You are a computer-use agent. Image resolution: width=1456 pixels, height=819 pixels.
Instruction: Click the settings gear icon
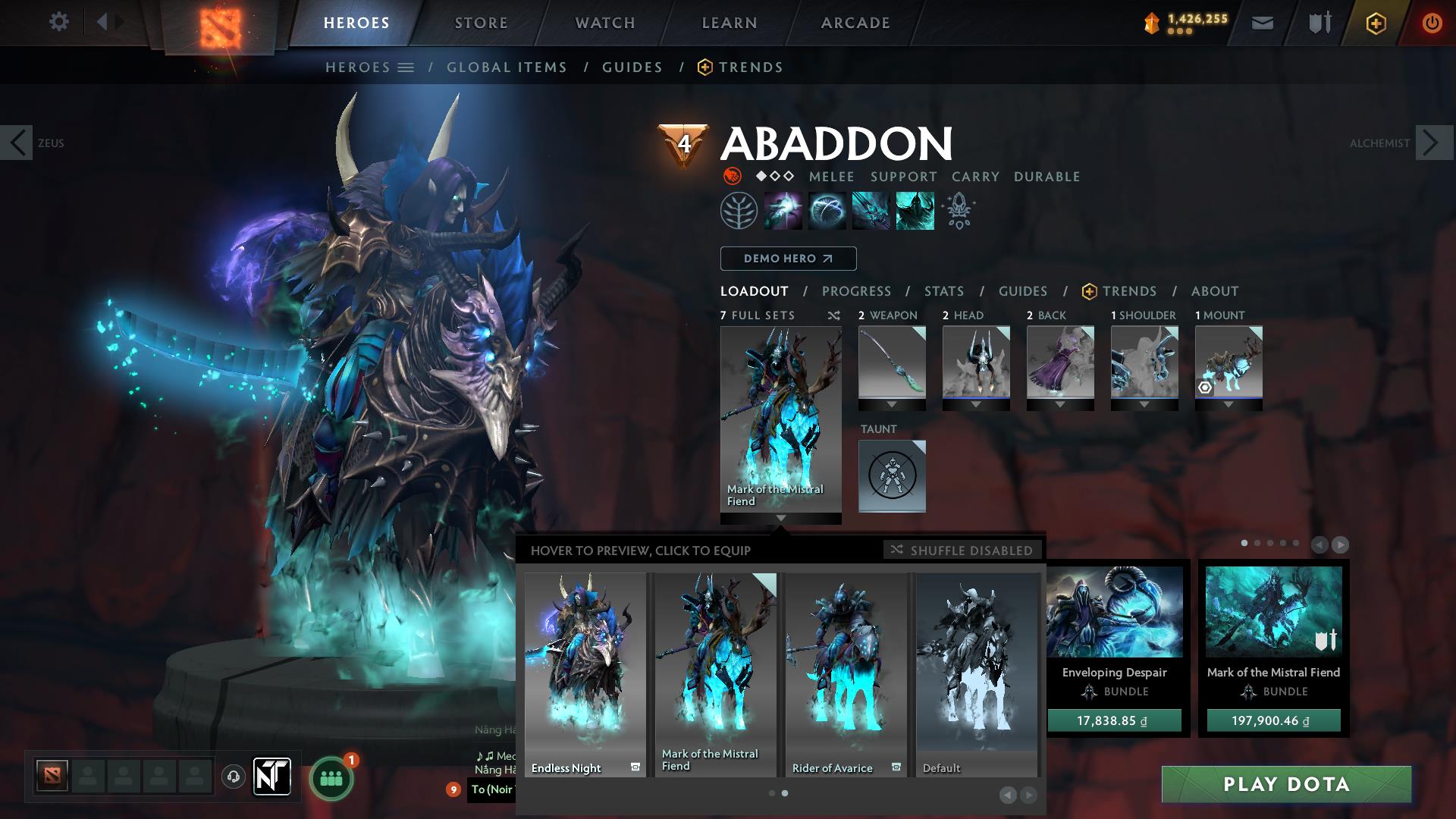point(59,22)
